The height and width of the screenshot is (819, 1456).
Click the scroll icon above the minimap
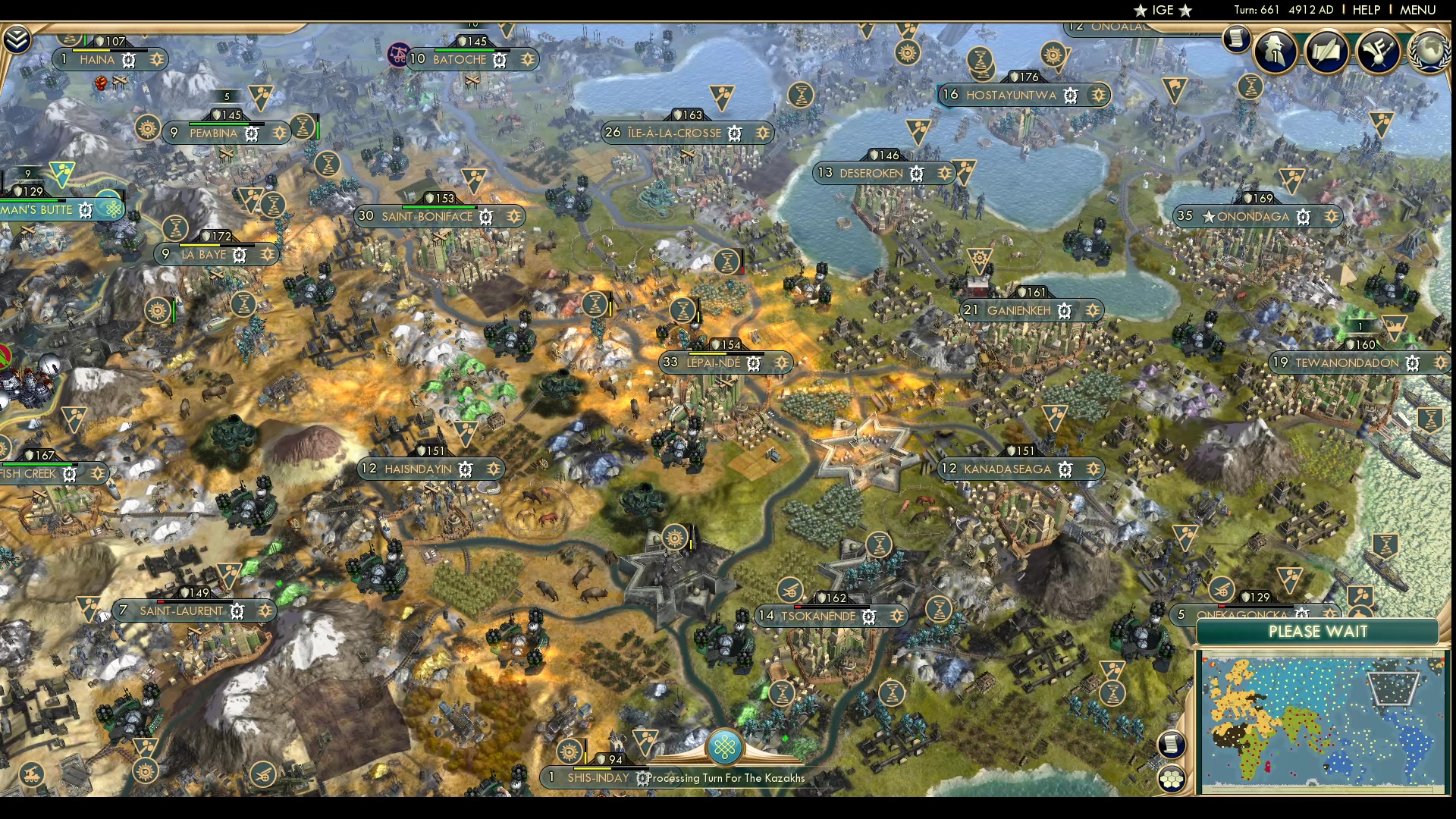(x=1170, y=744)
